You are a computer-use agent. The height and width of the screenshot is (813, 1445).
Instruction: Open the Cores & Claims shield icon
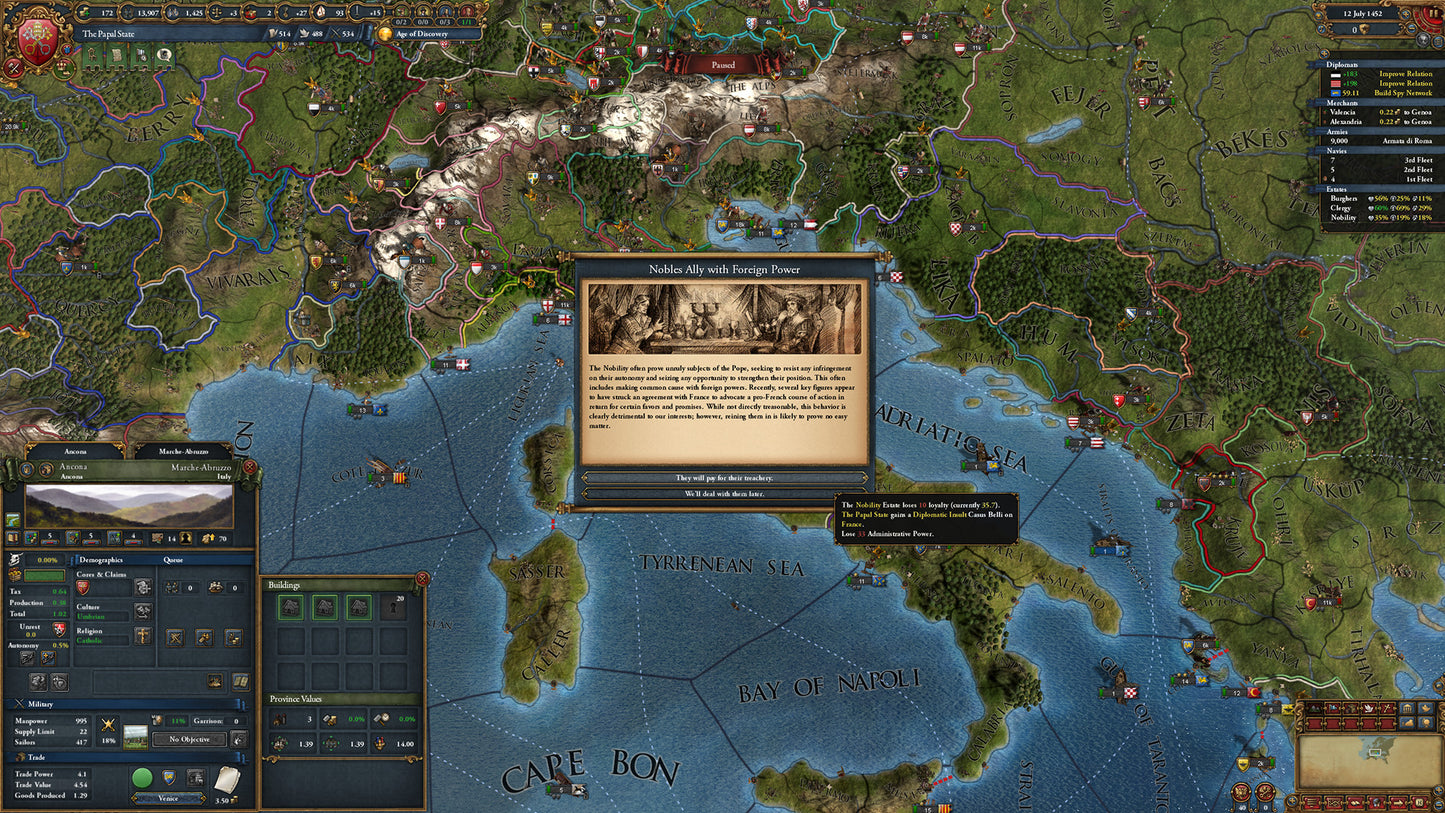[83, 589]
